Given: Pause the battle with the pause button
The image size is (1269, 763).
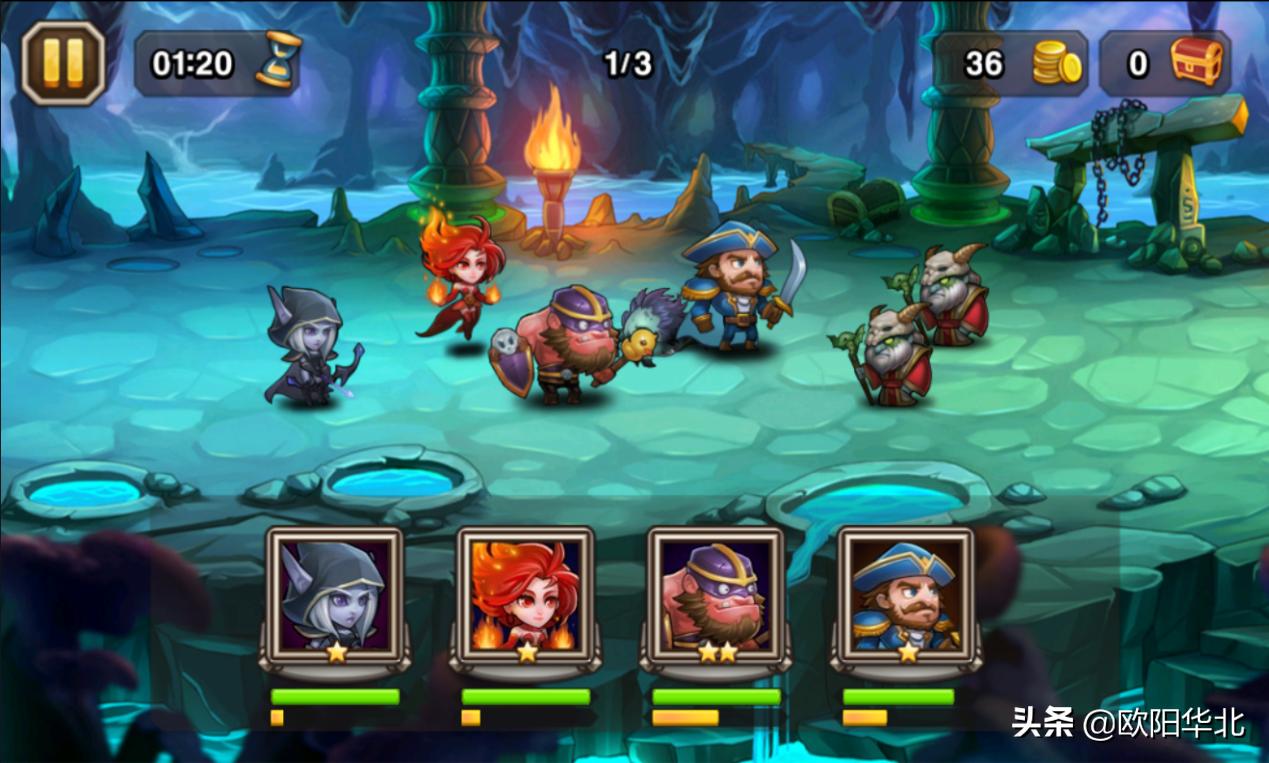Looking at the screenshot, I should pos(63,63).
